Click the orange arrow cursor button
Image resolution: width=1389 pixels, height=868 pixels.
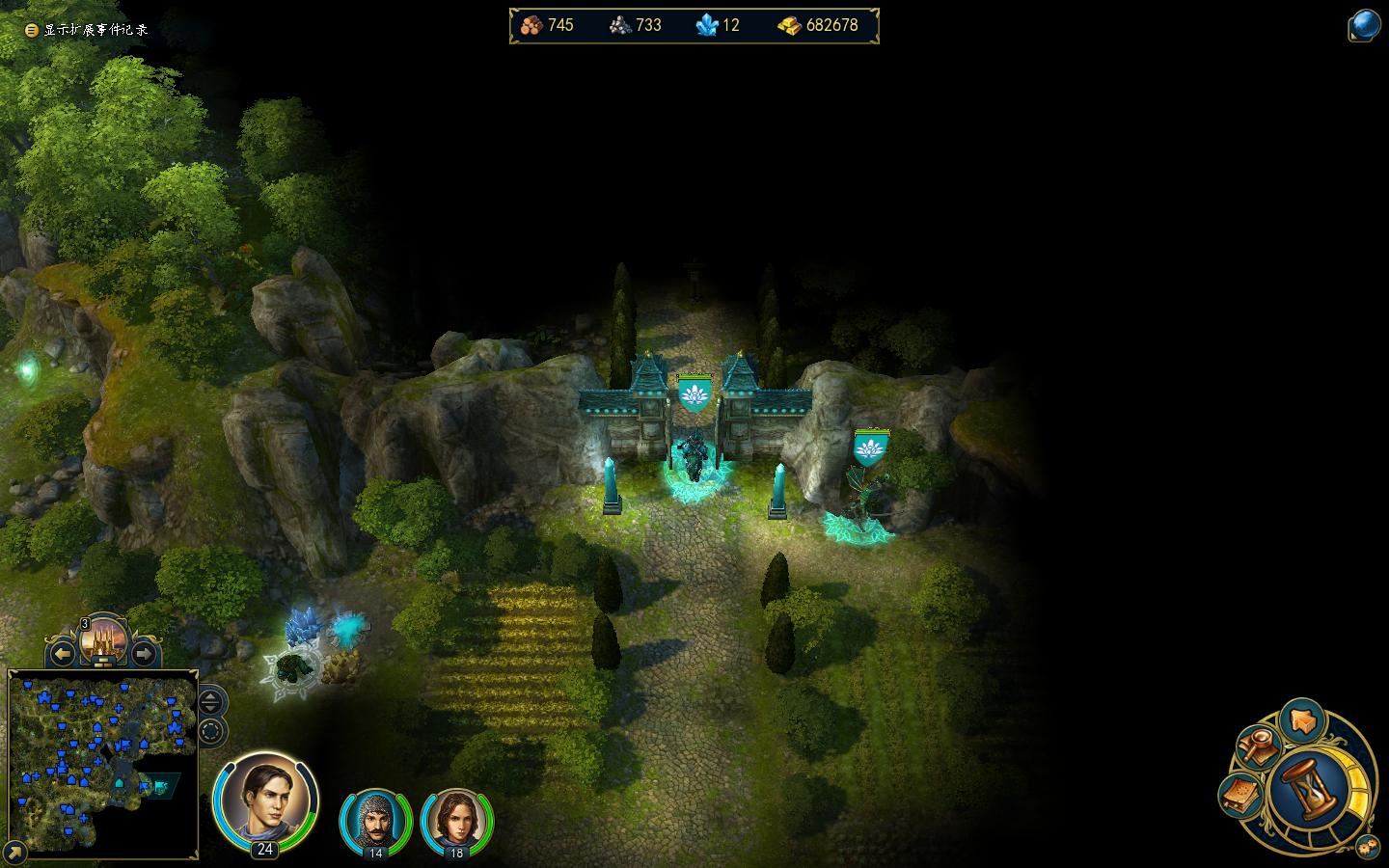click(x=1302, y=721)
